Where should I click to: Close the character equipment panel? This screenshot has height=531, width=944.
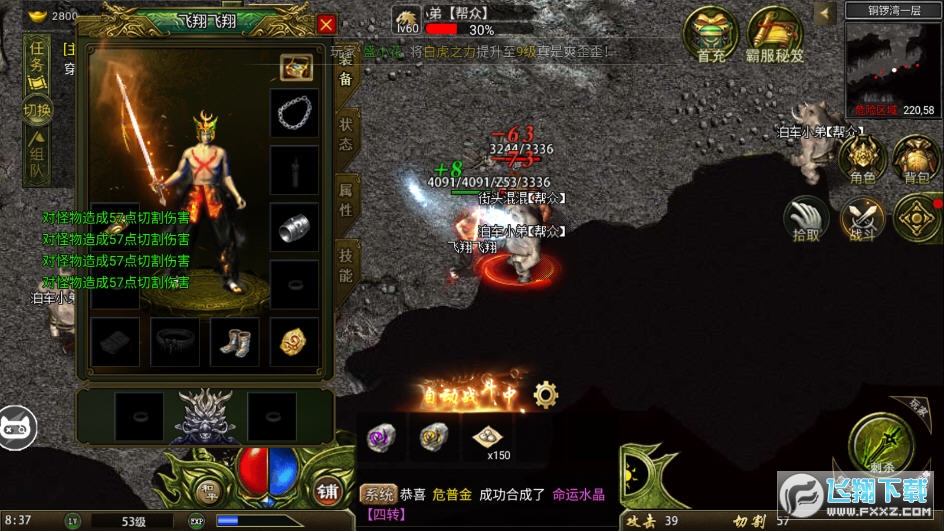tap(326, 25)
